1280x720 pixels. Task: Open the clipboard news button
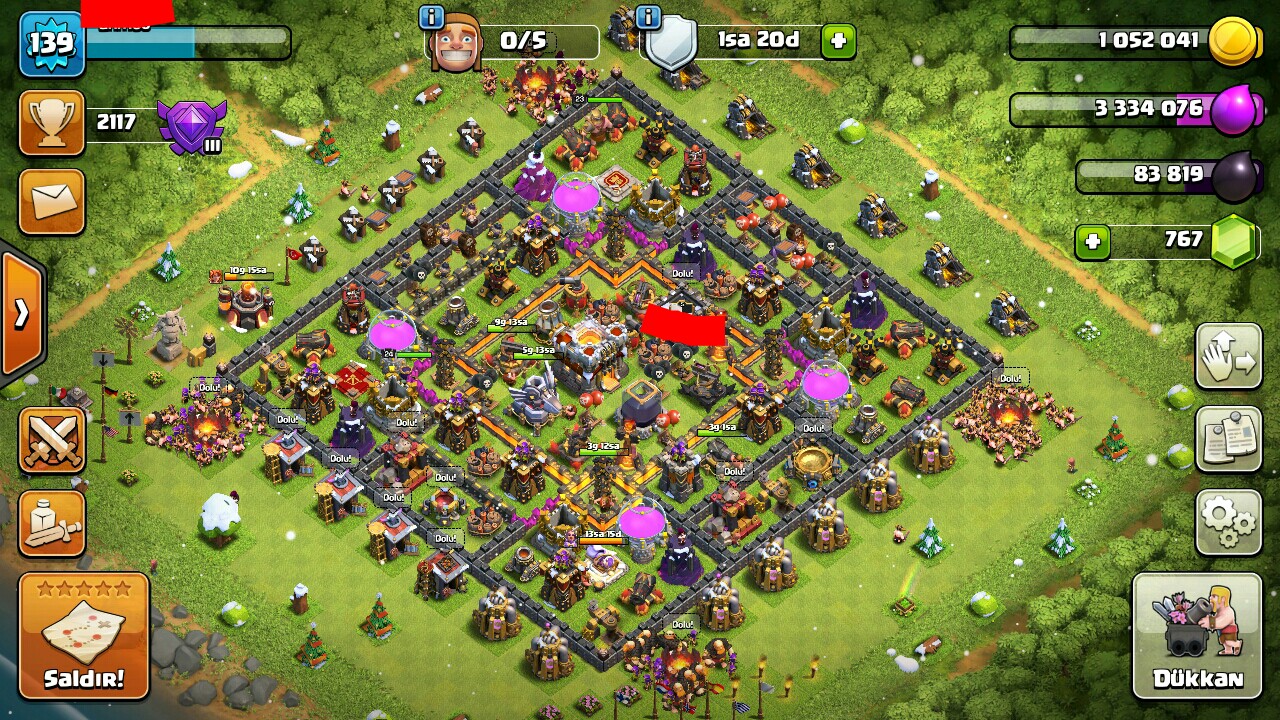point(1228,439)
